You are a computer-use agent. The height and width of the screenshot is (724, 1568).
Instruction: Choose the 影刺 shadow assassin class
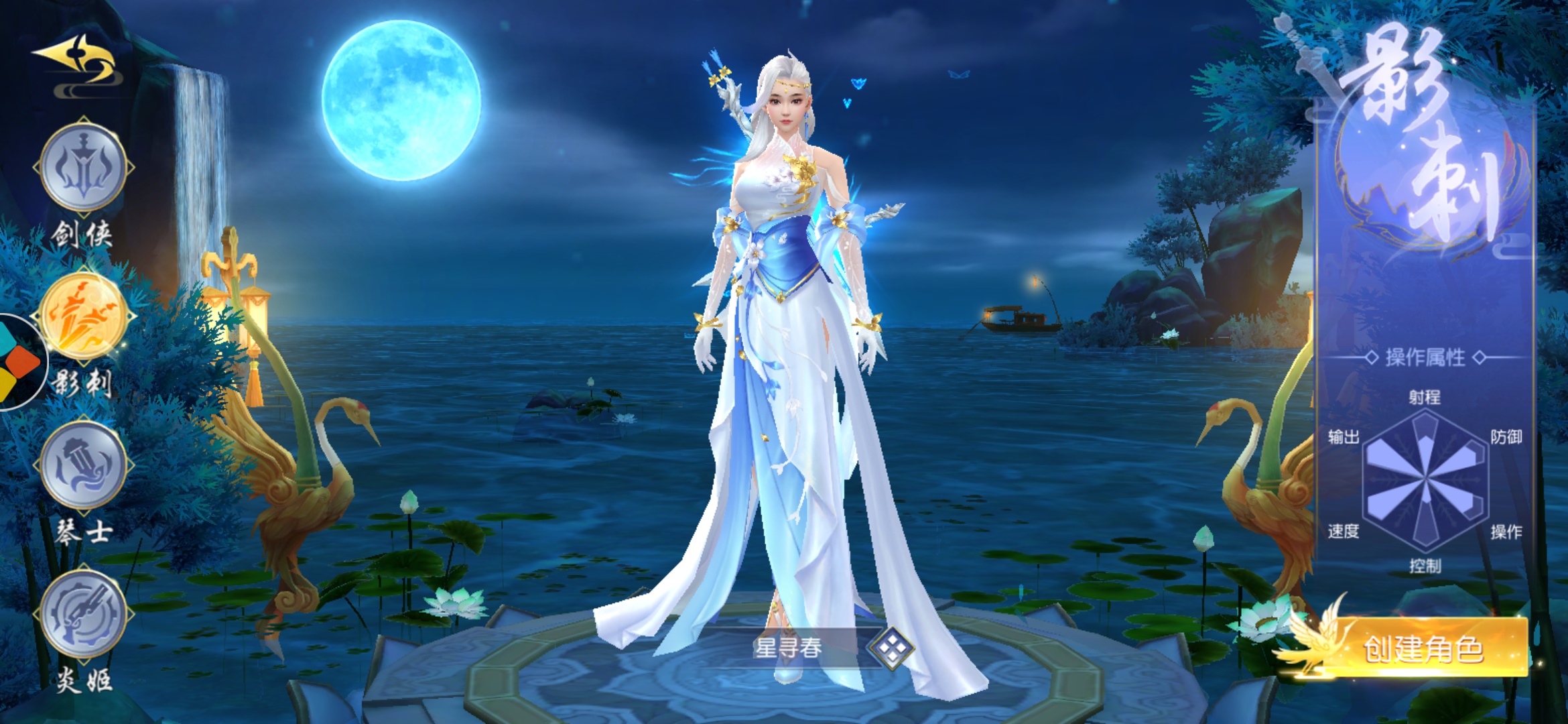click(84, 316)
